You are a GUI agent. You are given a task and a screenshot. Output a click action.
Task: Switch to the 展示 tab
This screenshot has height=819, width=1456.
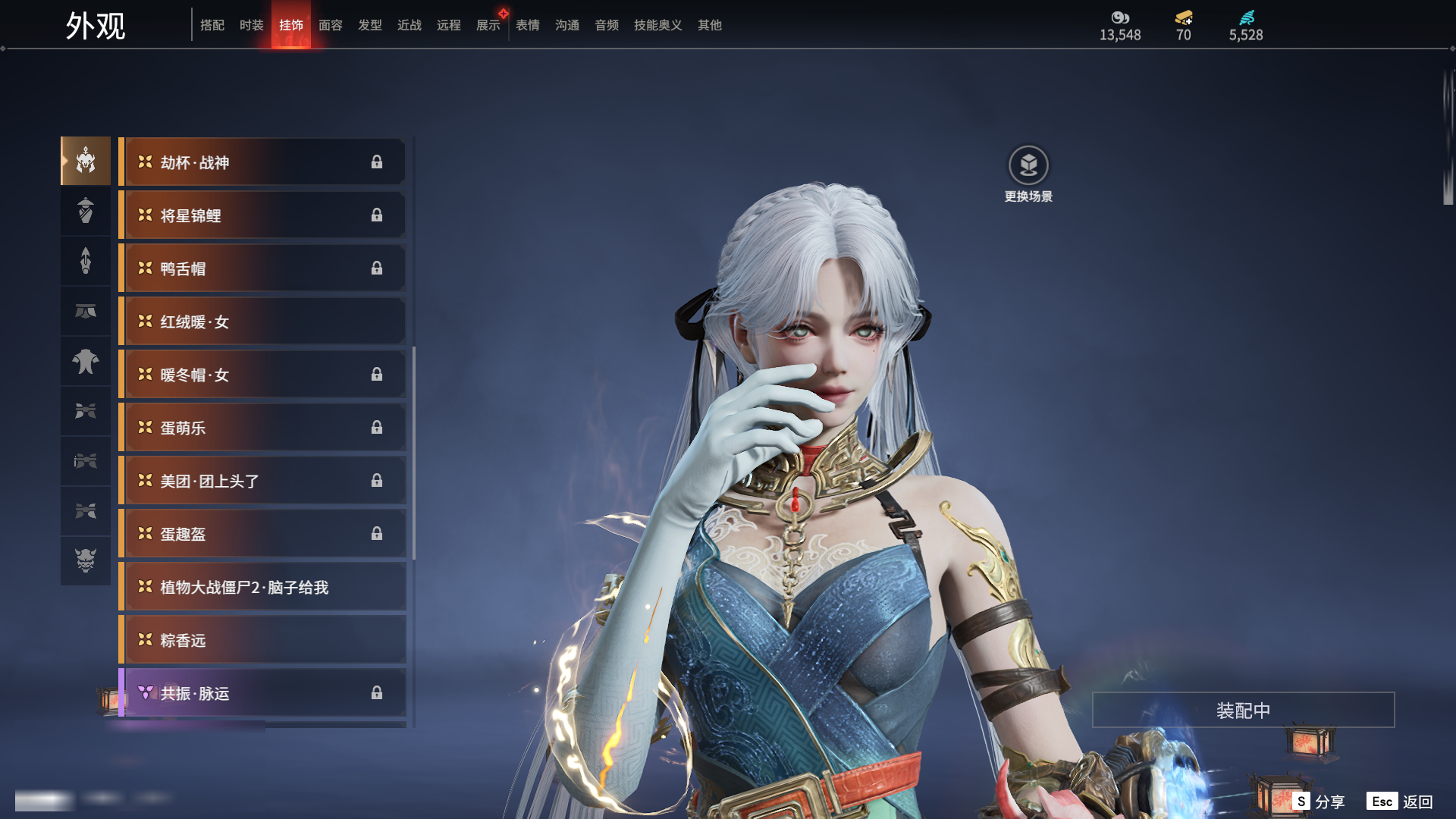pos(488,25)
